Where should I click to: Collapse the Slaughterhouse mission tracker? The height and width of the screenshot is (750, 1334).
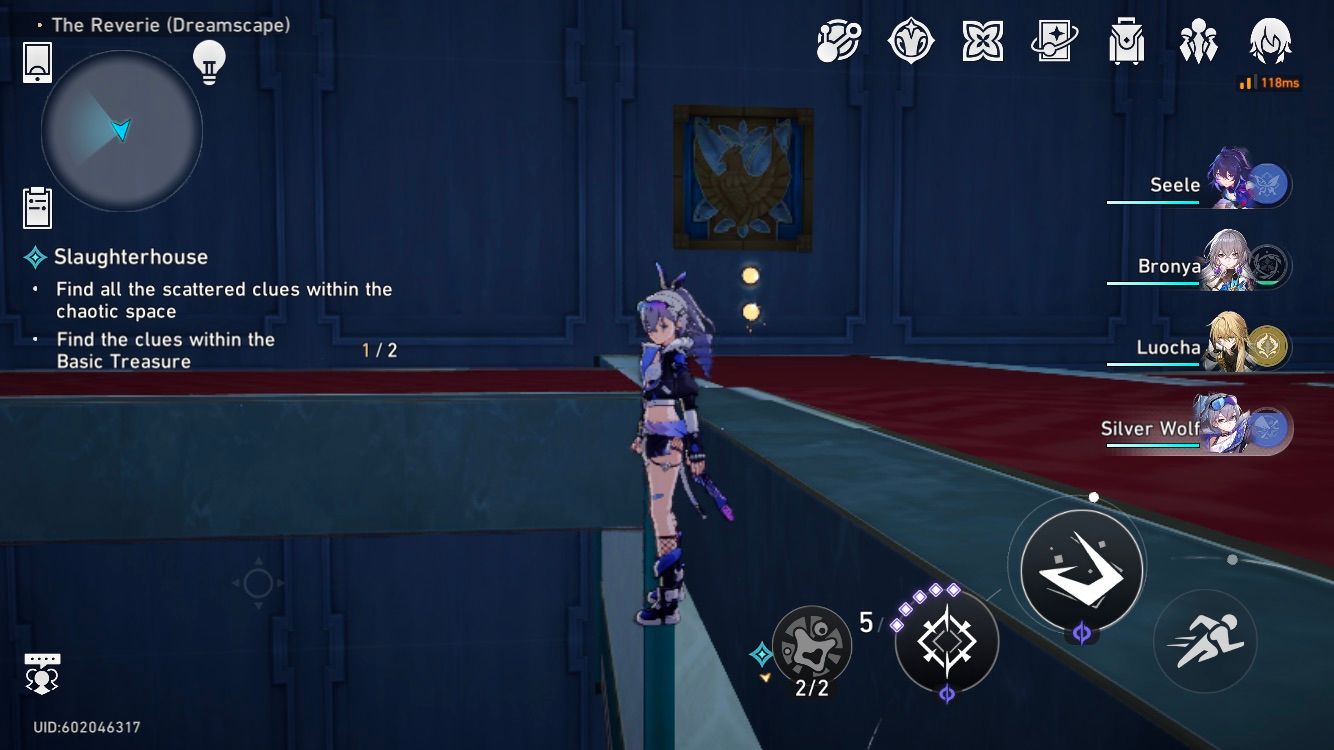tap(36, 257)
